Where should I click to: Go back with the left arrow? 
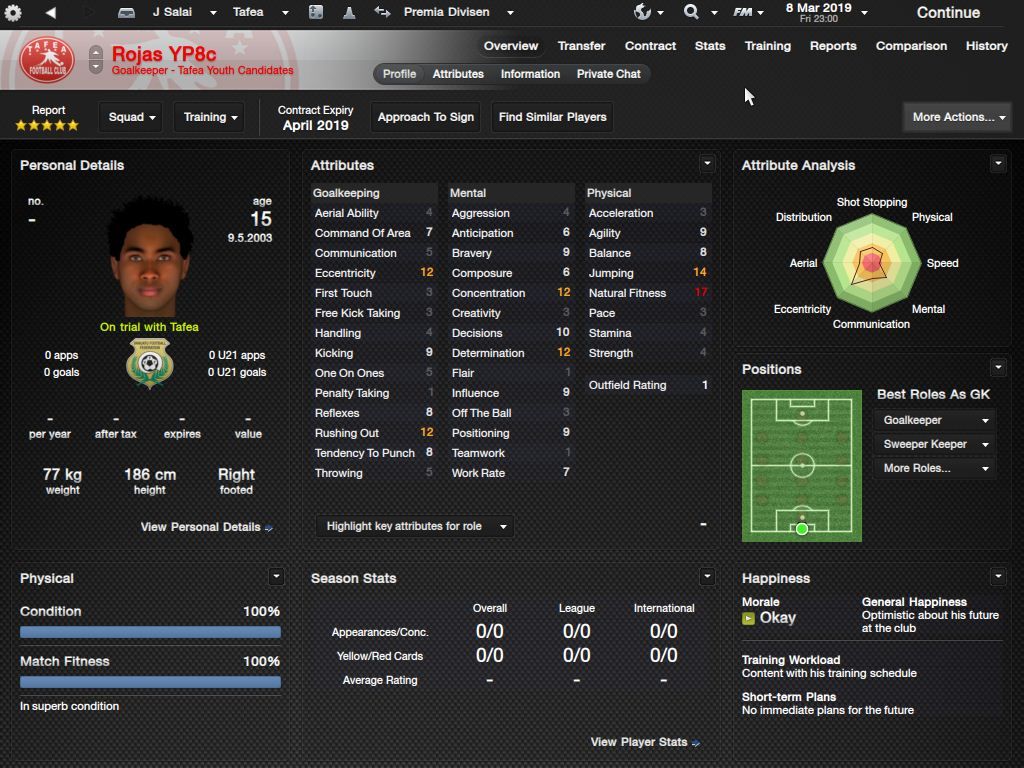[x=51, y=13]
